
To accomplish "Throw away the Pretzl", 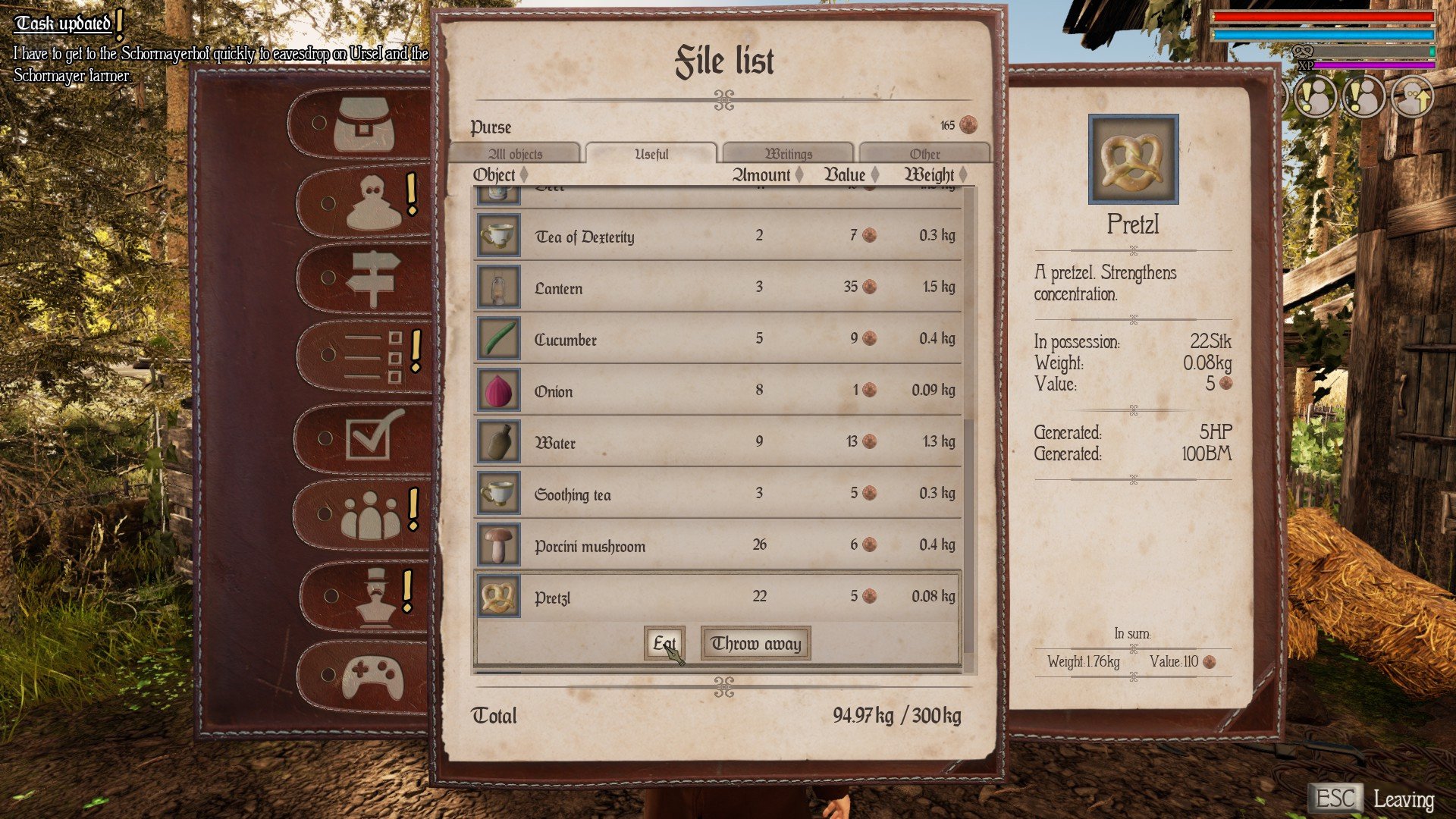I will pyautogui.click(x=755, y=643).
